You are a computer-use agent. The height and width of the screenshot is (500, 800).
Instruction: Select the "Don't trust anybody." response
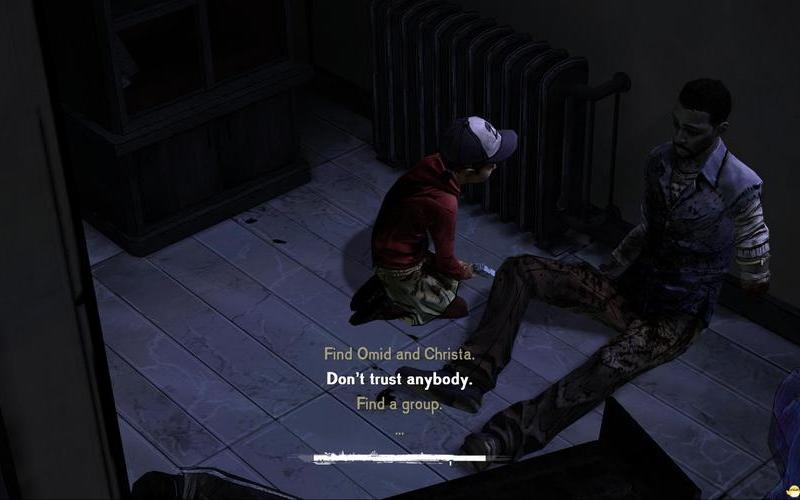coord(399,380)
